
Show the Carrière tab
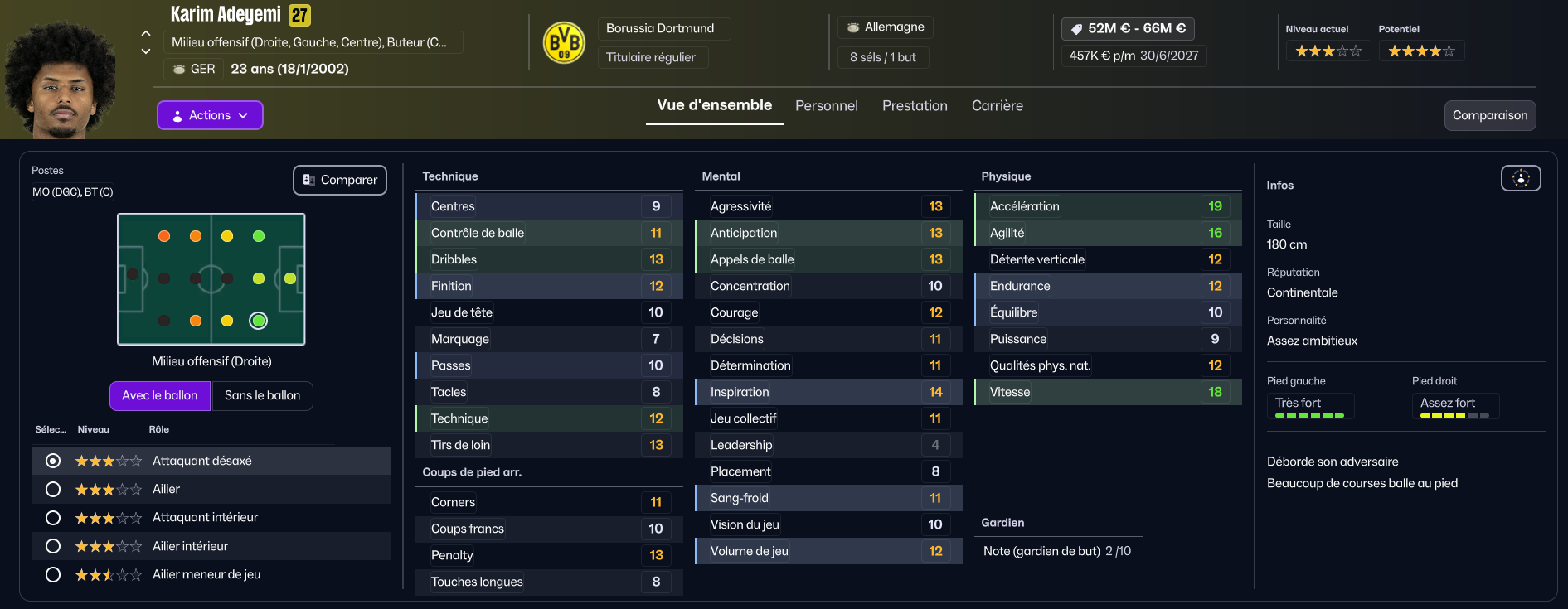pos(997,106)
